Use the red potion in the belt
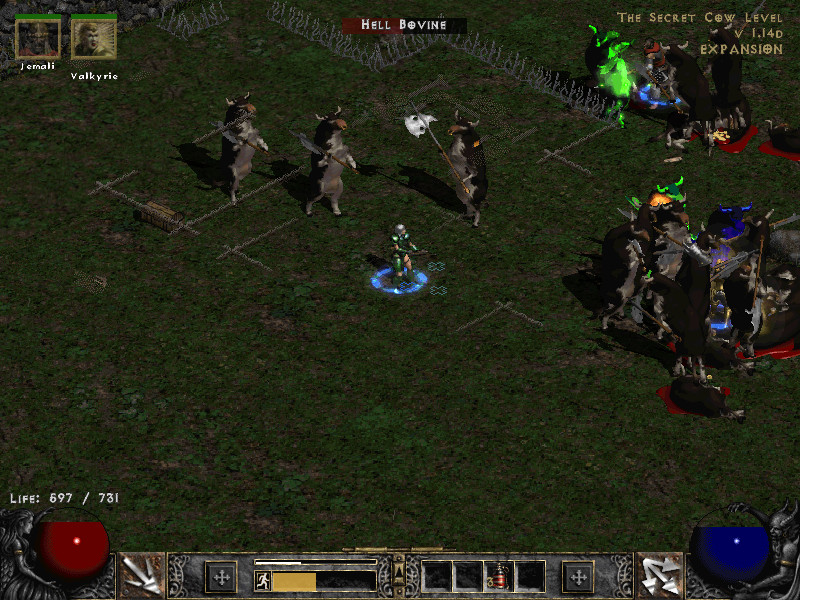 [498, 576]
